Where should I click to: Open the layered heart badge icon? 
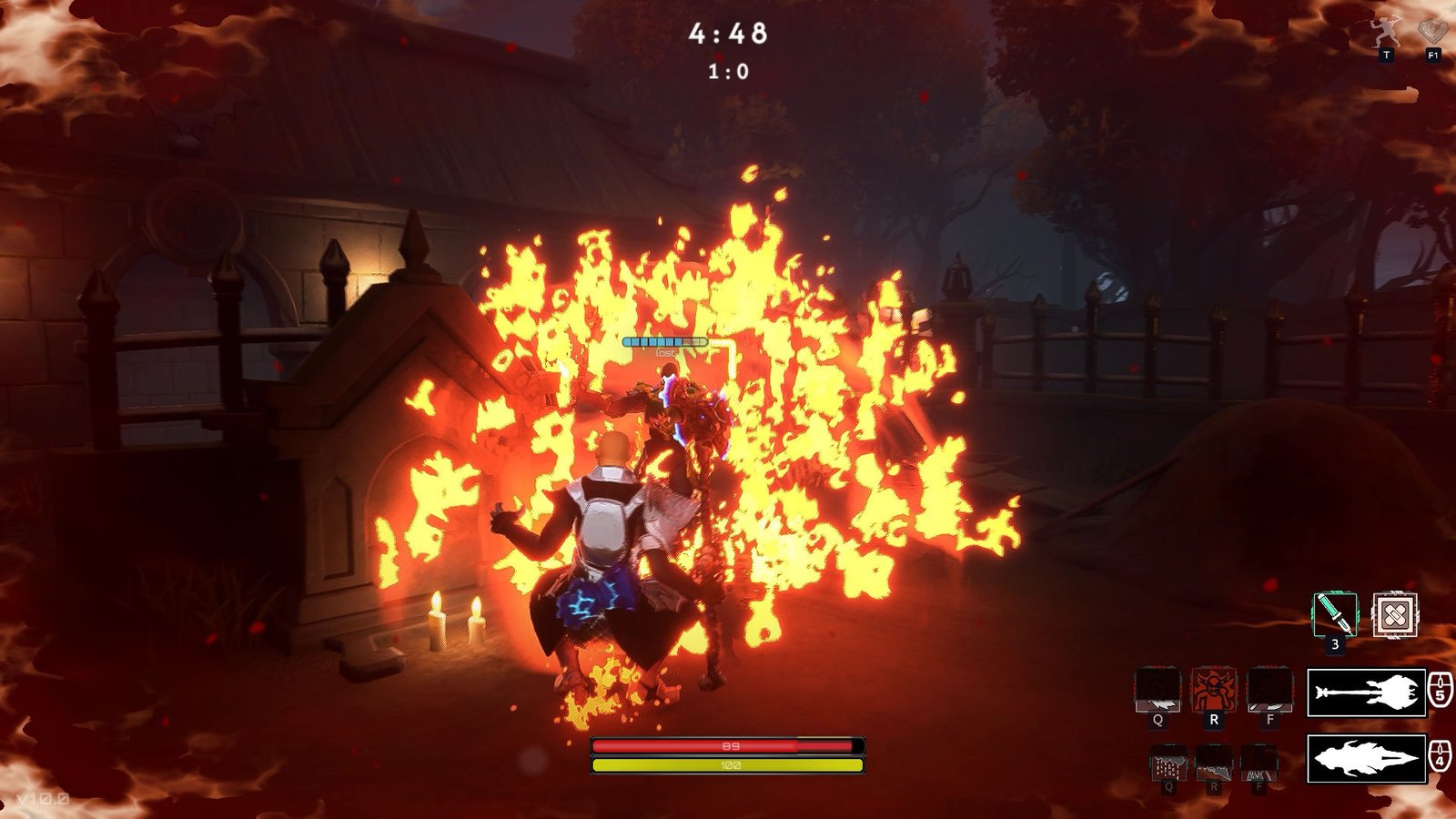(x=1433, y=32)
